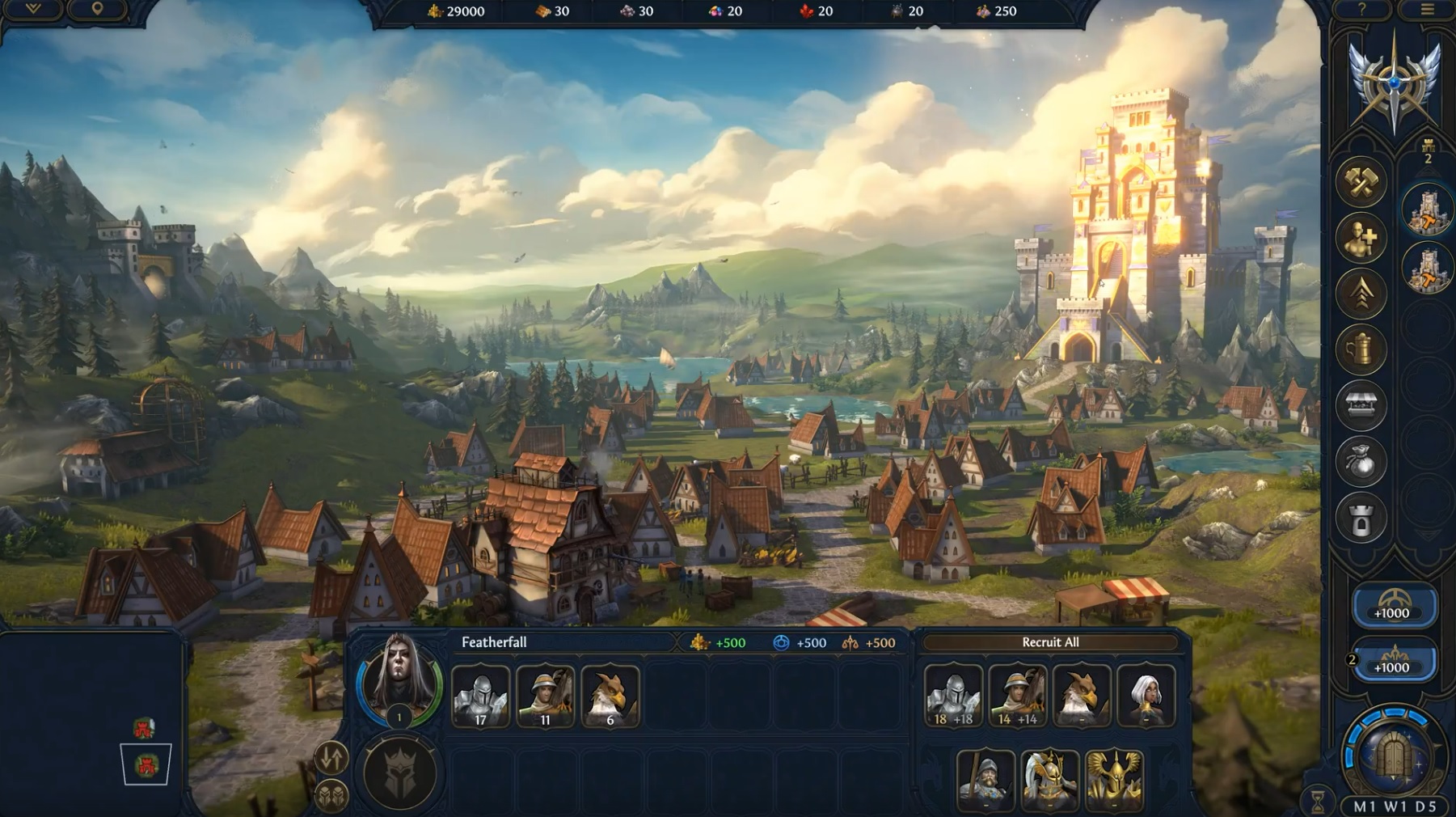Open the tavern beer mug icon
1456x817 pixels.
pos(1361,350)
